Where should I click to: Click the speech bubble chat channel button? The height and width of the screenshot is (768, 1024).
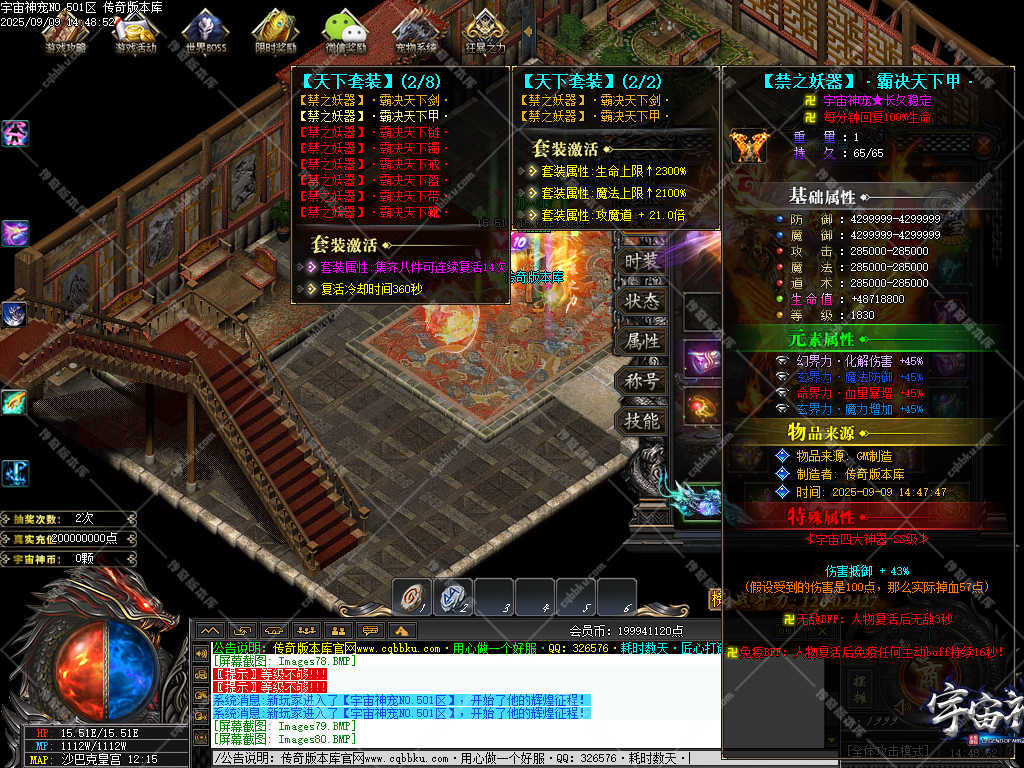click(x=371, y=630)
